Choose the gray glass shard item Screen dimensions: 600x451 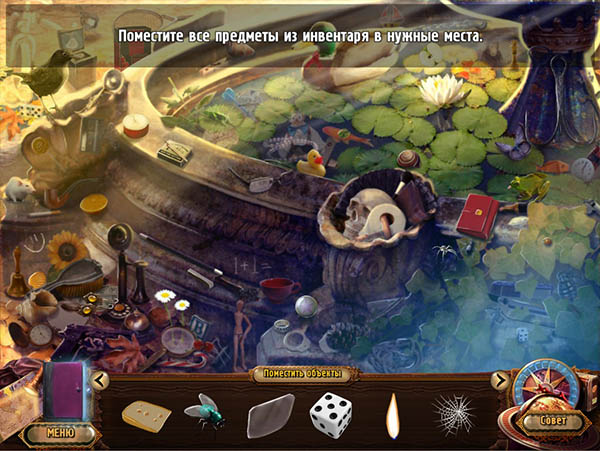(269, 415)
